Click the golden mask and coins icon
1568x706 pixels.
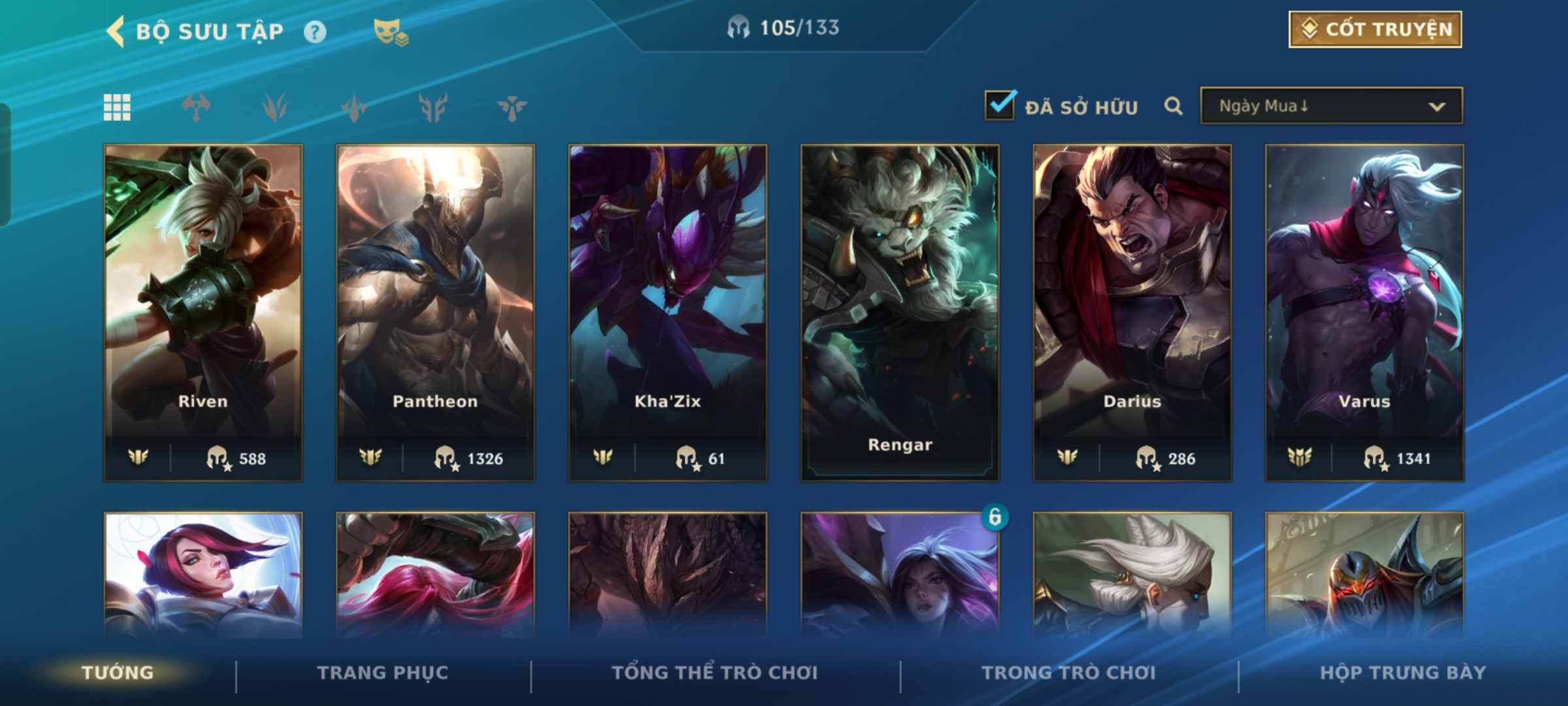[x=390, y=31]
